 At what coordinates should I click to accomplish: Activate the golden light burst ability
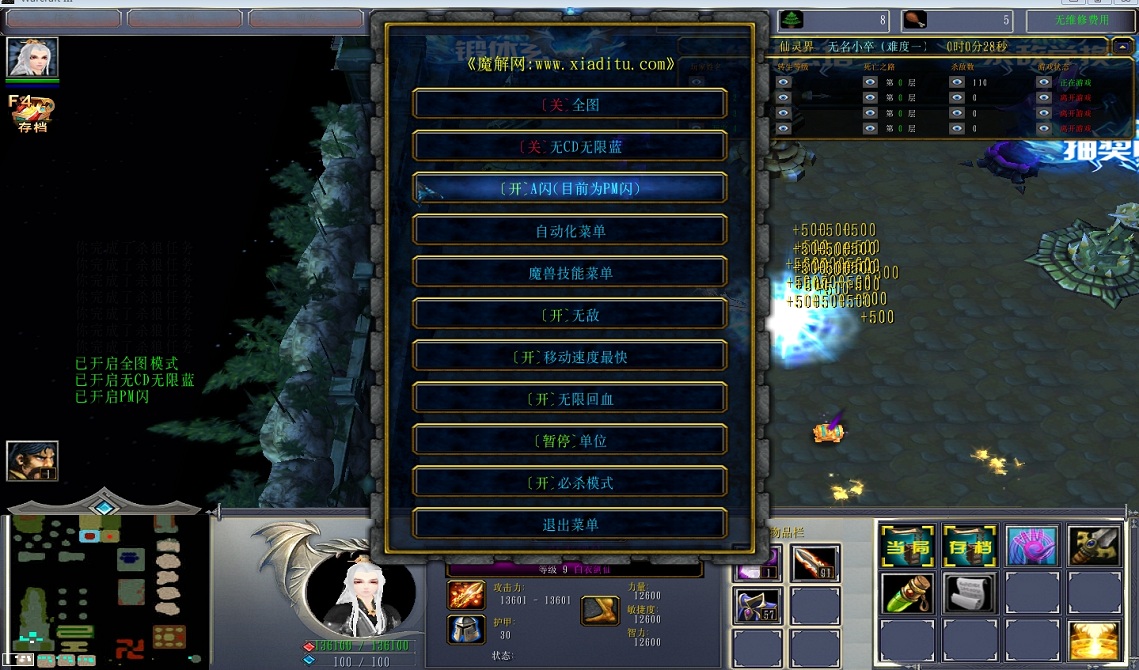click(1094, 641)
